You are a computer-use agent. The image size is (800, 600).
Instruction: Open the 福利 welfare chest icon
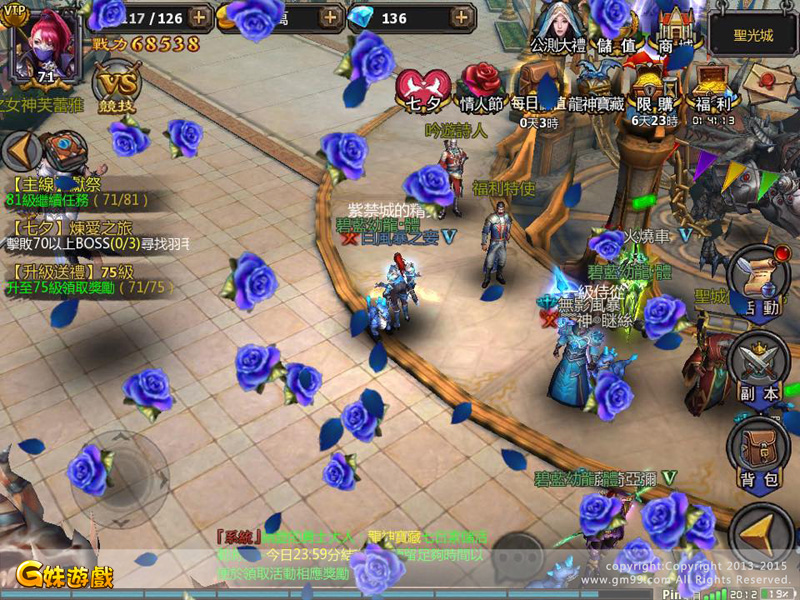pyautogui.click(x=714, y=88)
